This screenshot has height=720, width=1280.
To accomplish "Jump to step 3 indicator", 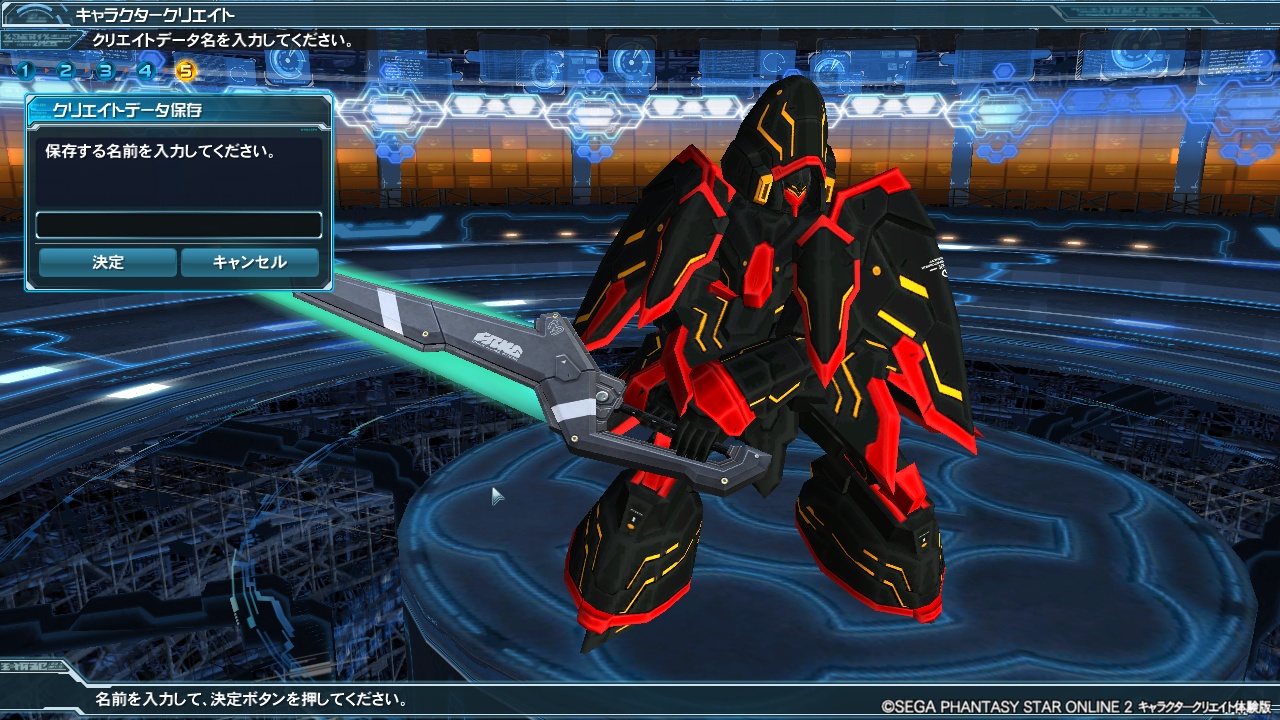I will click(x=105, y=71).
